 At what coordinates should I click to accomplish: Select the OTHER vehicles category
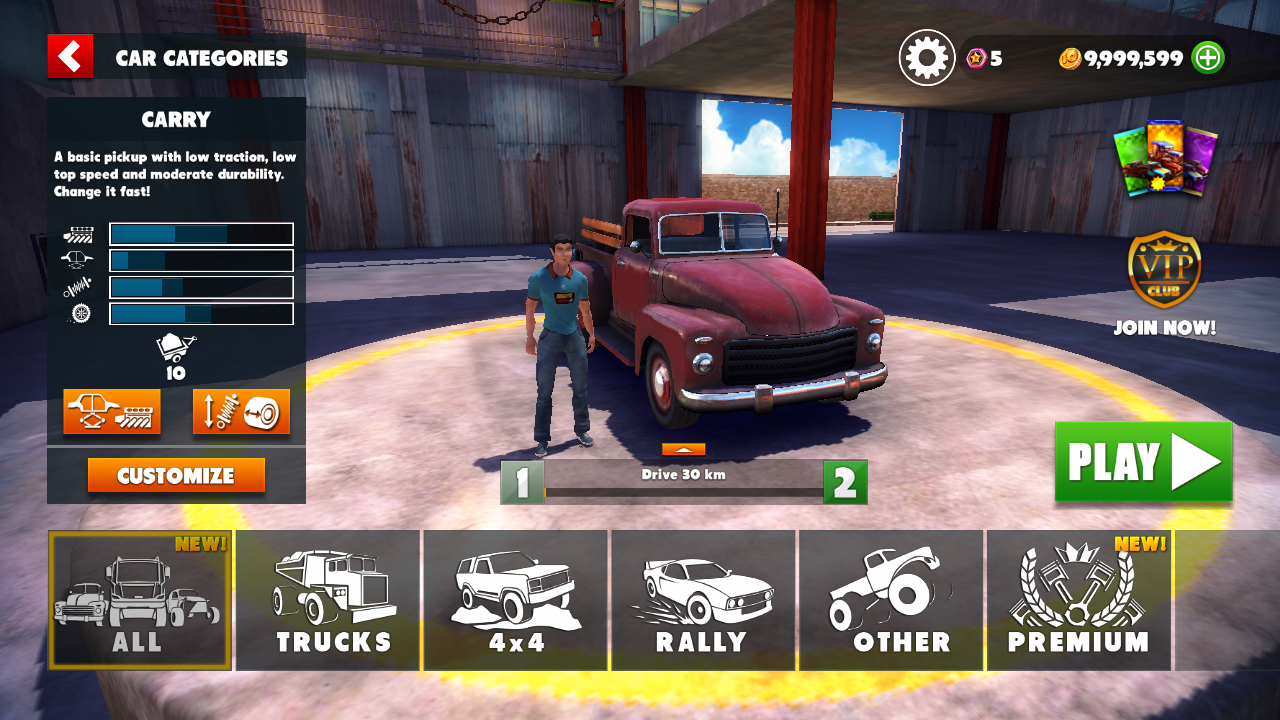tap(891, 600)
